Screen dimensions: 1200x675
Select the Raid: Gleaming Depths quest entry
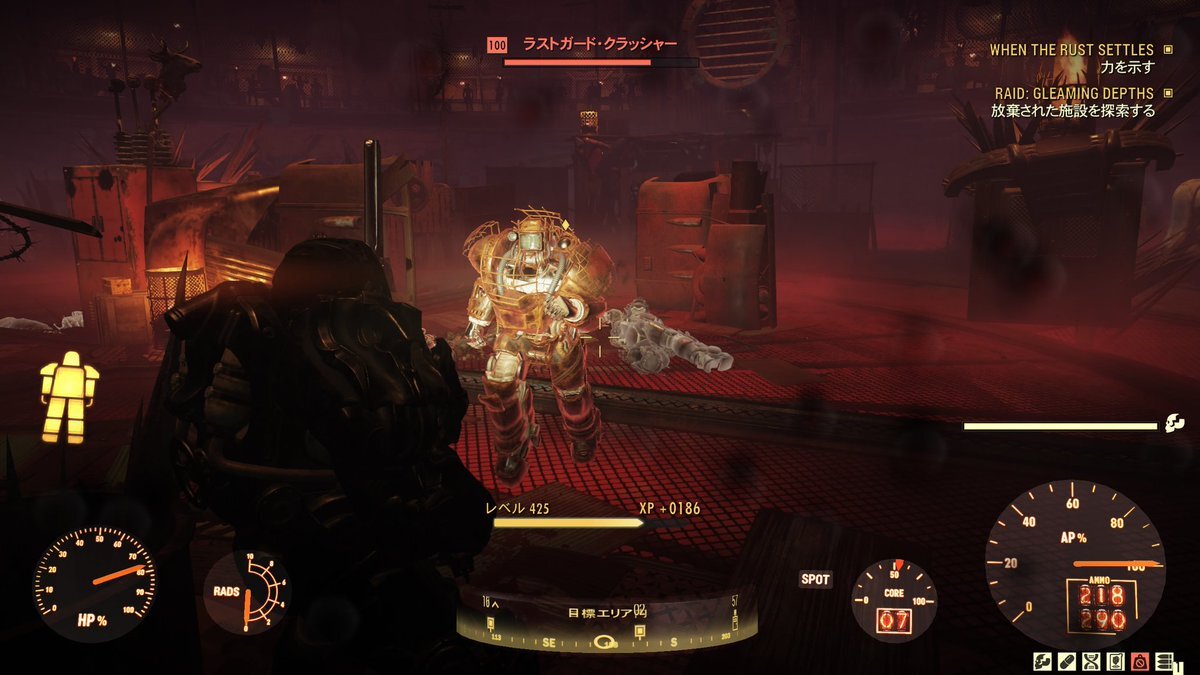[1073, 93]
